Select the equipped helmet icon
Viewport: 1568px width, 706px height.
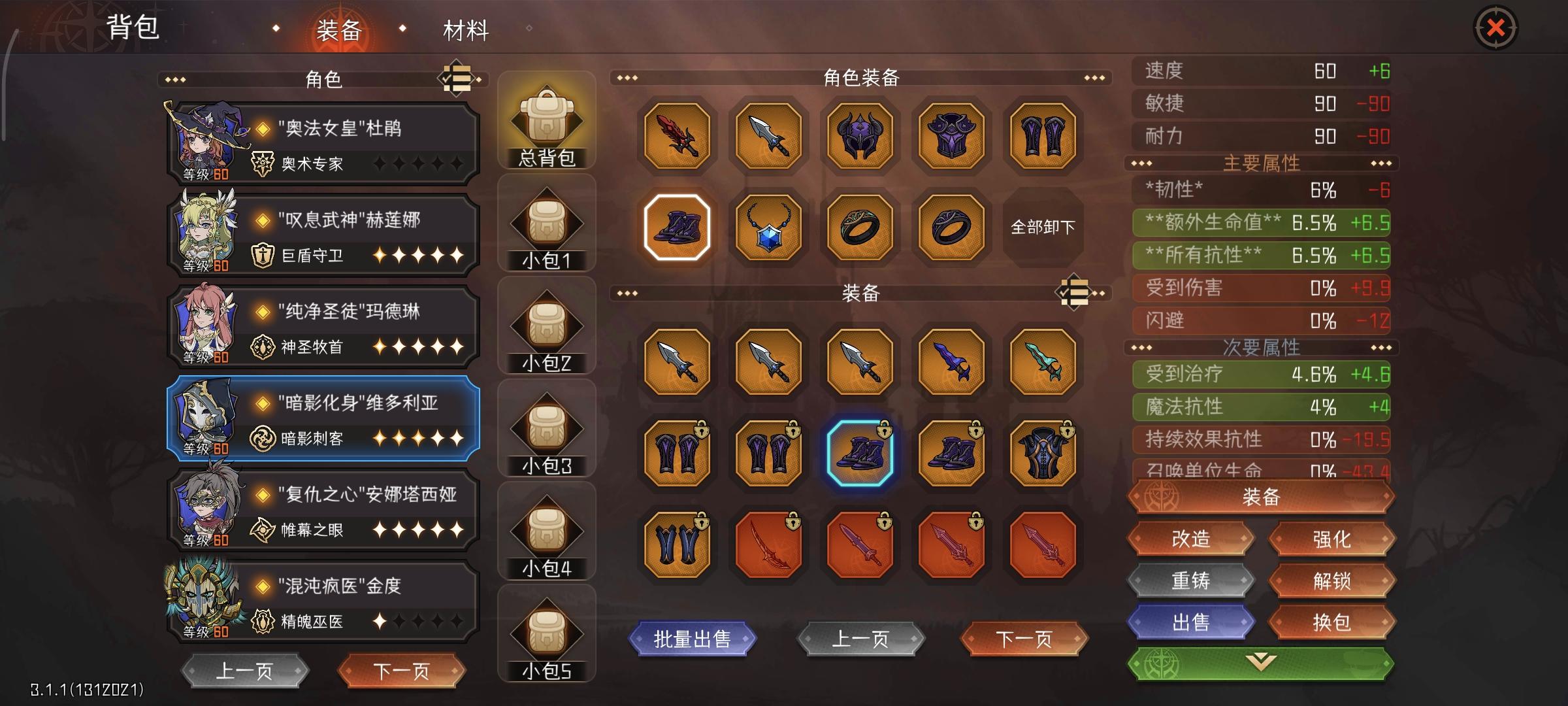coord(859,136)
